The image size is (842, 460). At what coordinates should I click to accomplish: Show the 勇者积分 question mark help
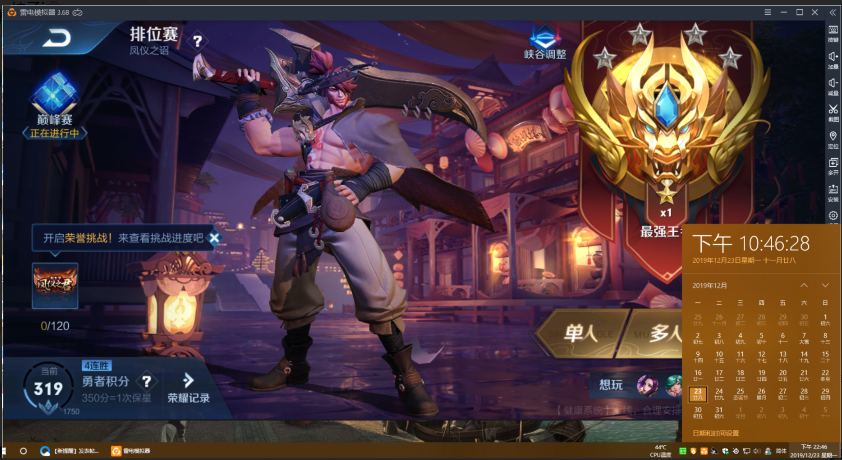[147, 381]
